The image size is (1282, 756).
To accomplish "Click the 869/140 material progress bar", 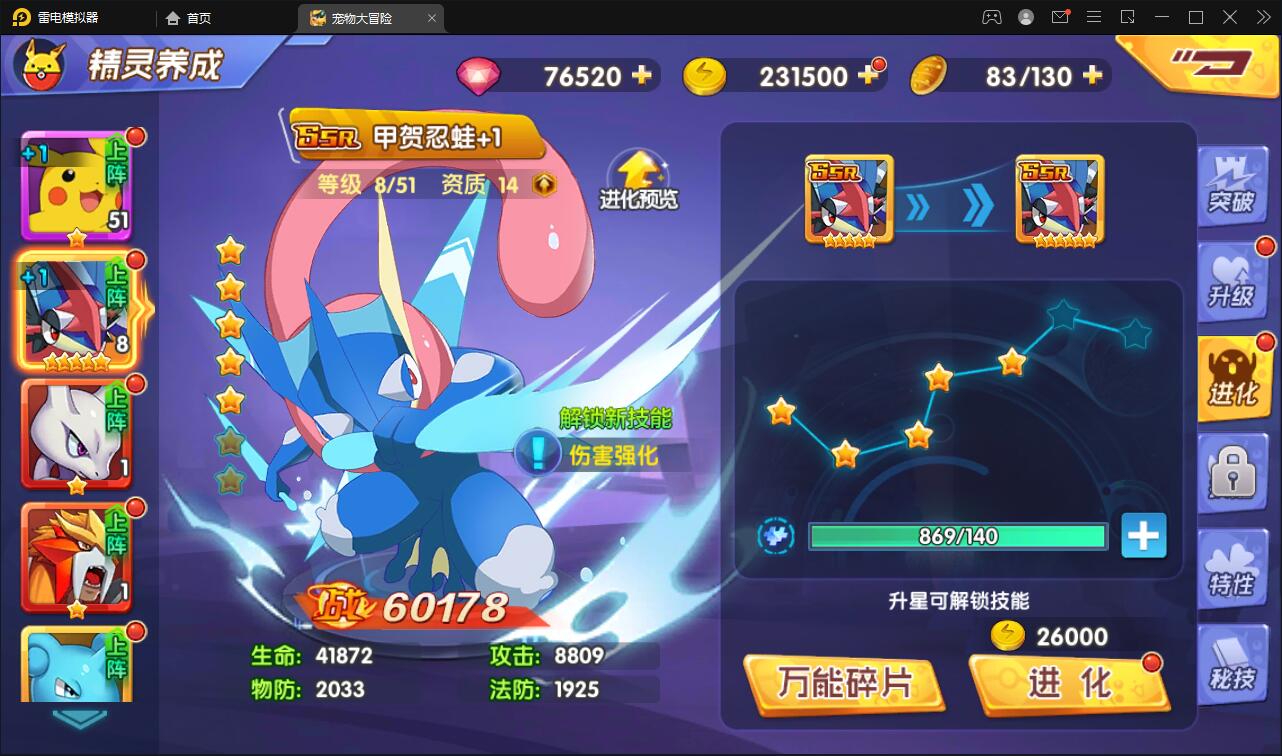I will click(x=958, y=537).
